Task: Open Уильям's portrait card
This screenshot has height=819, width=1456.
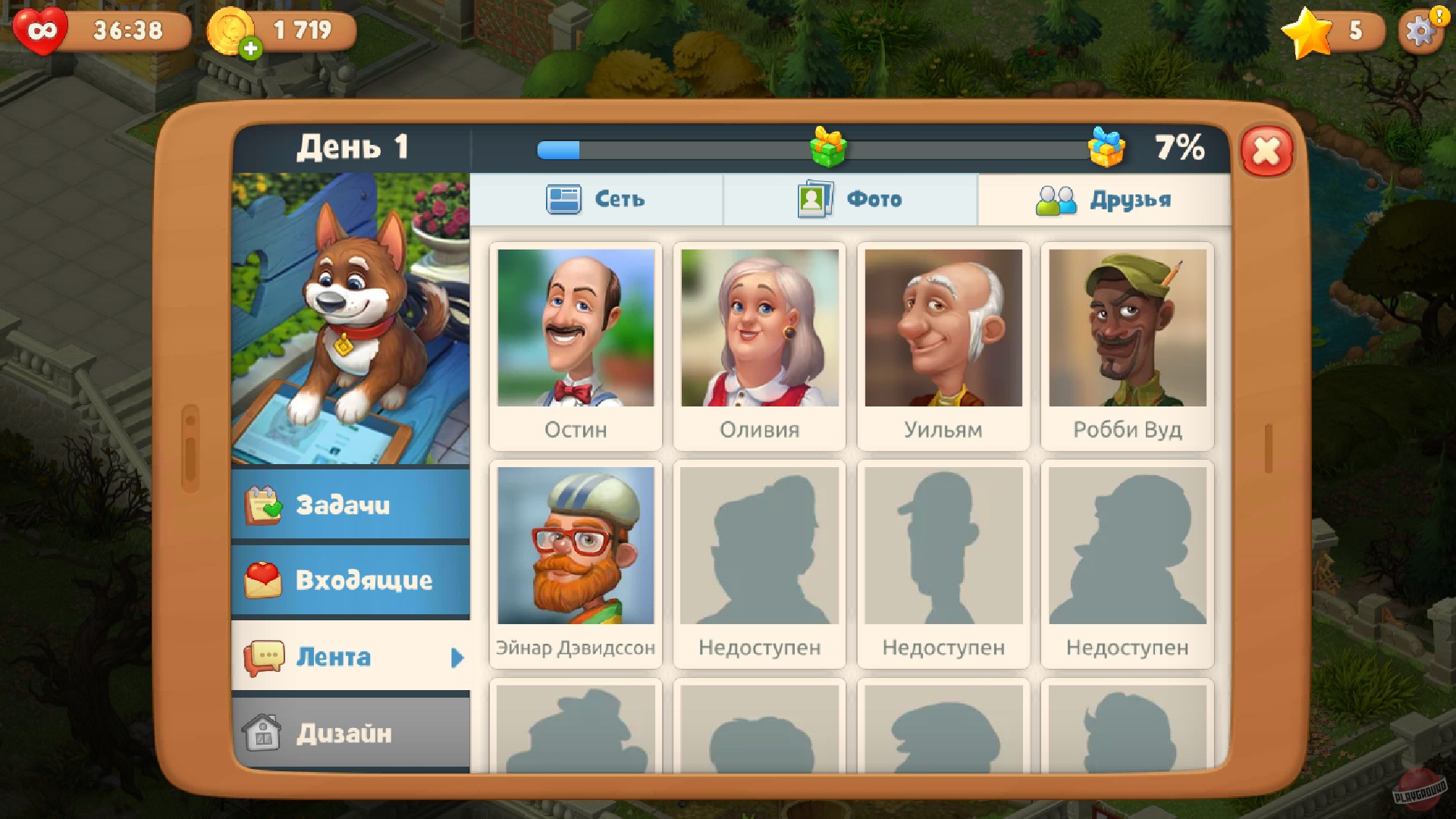Action: pos(943,345)
